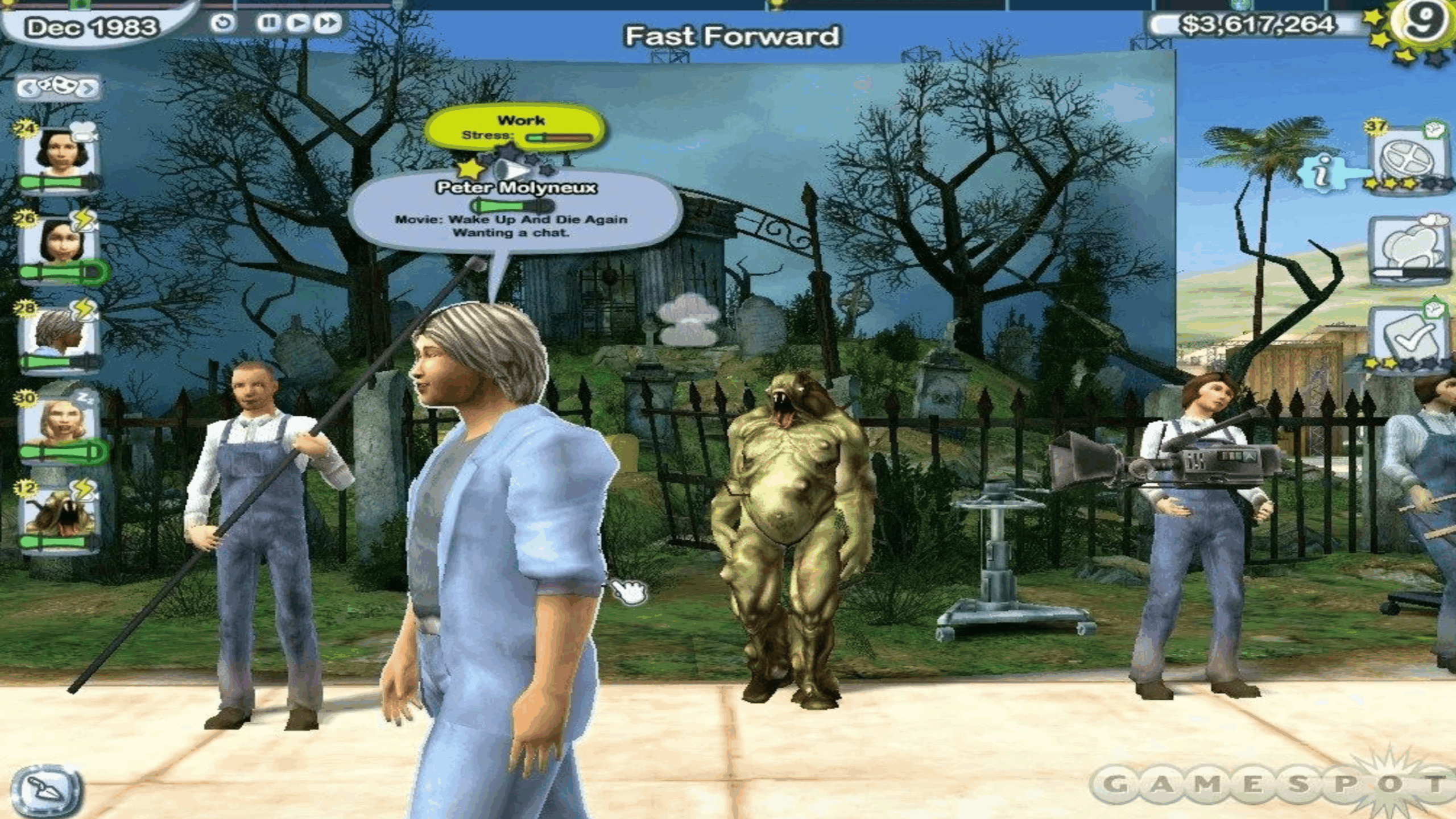Go to next category with right arrow
Screen dimensions: 1456x819
tap(89, 88)
